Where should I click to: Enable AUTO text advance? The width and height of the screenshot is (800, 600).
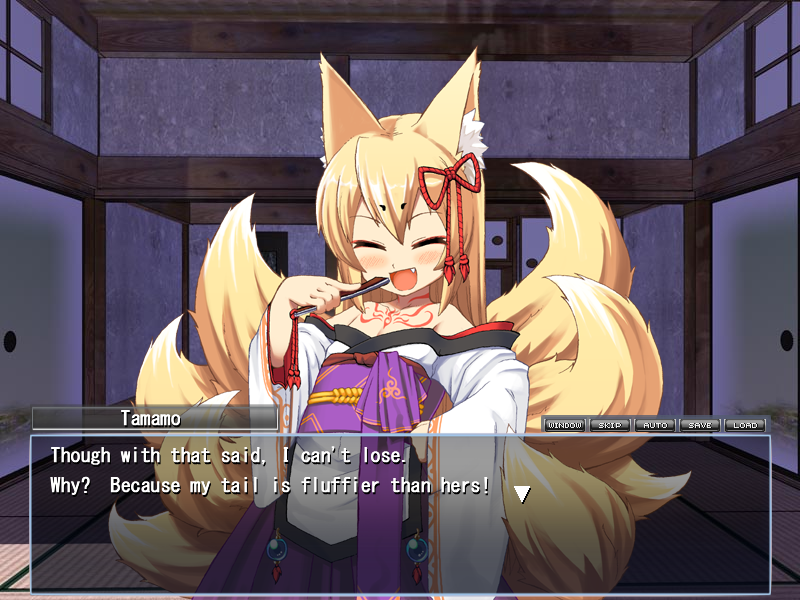click(x=655, y=425)
